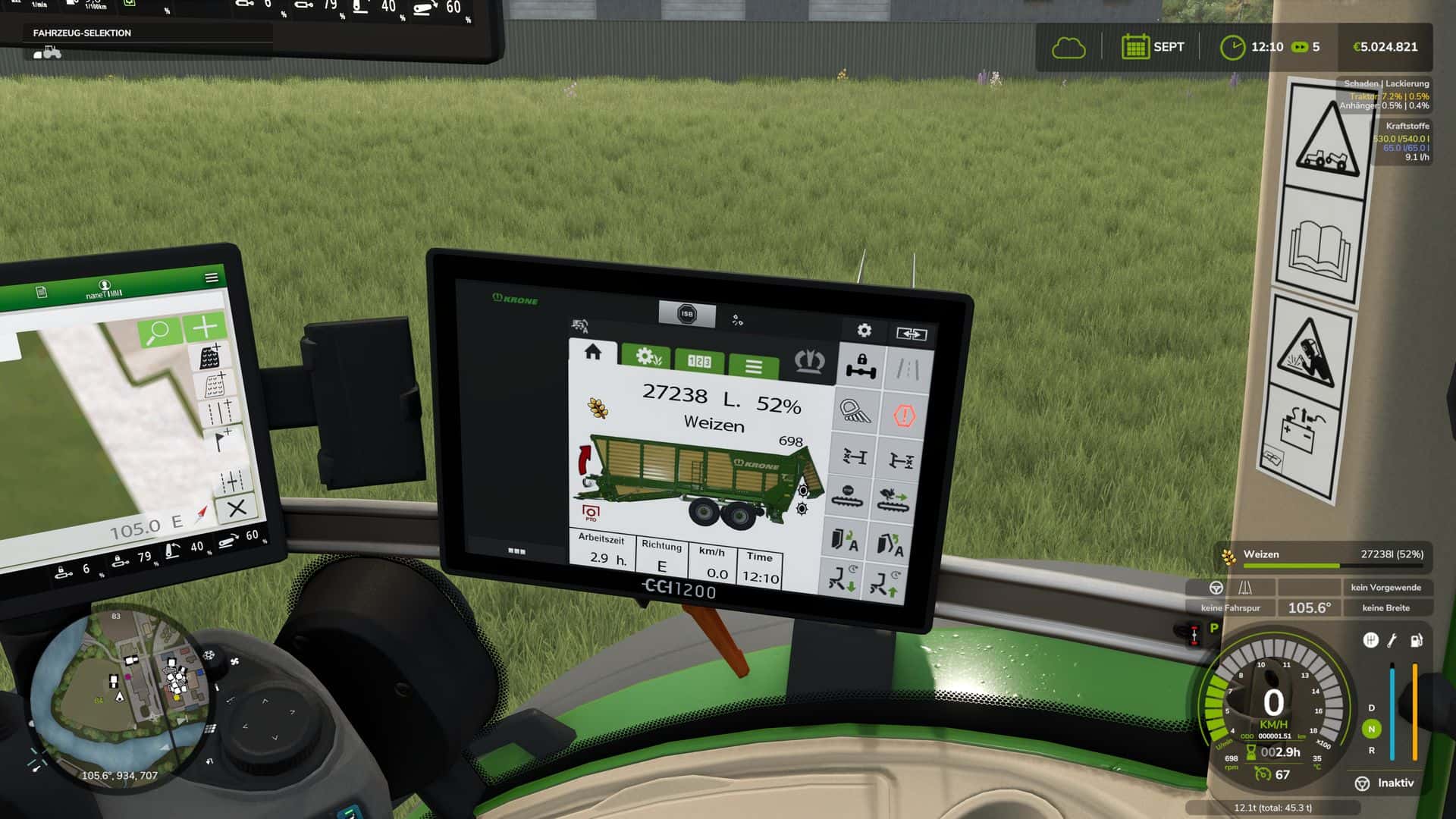Screen dimensions: 1456x819
Task: Select the N neutral gear indicator
Action: (1371, 729)
